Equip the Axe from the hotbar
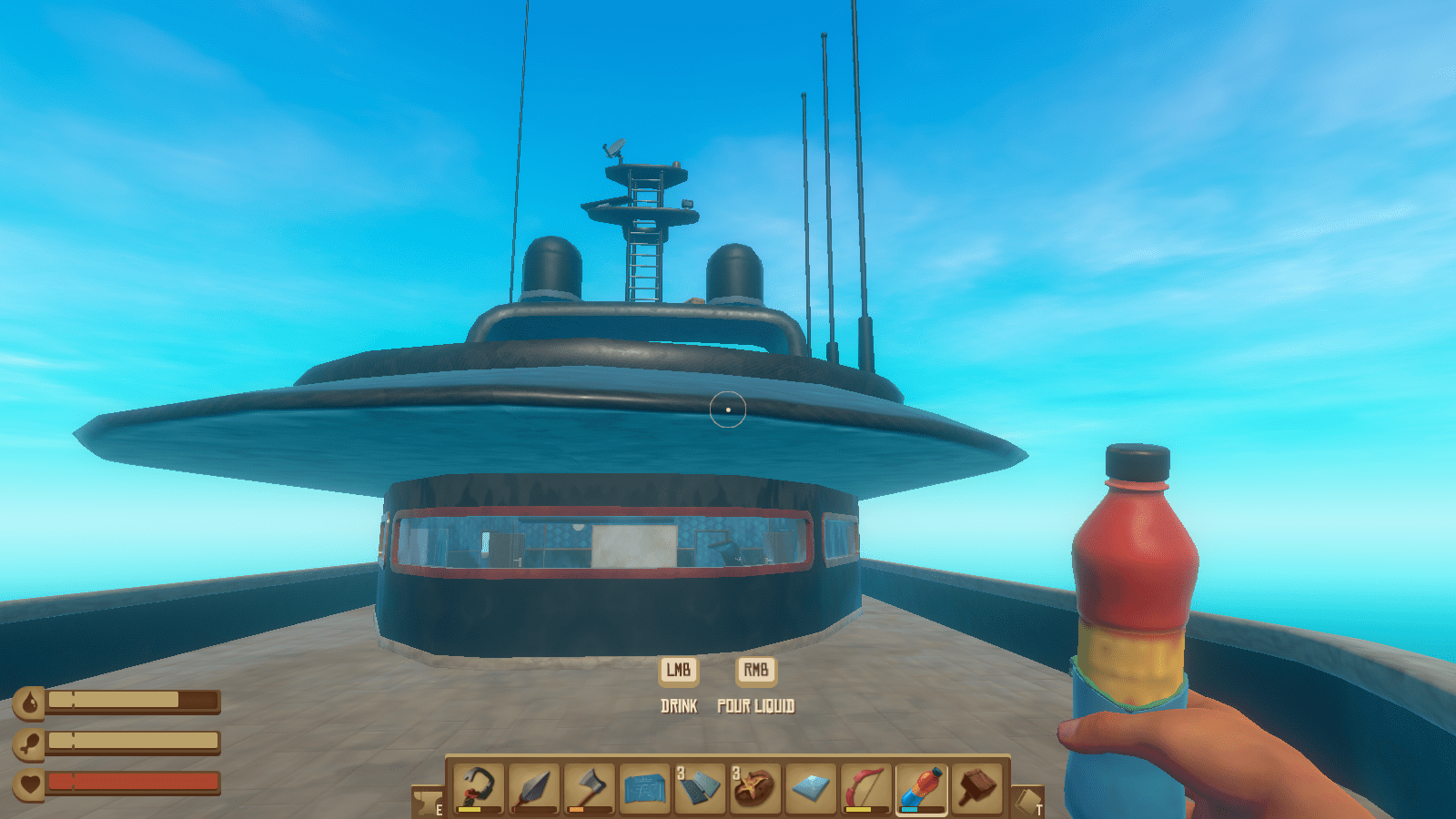 click(x=586, y=787)
